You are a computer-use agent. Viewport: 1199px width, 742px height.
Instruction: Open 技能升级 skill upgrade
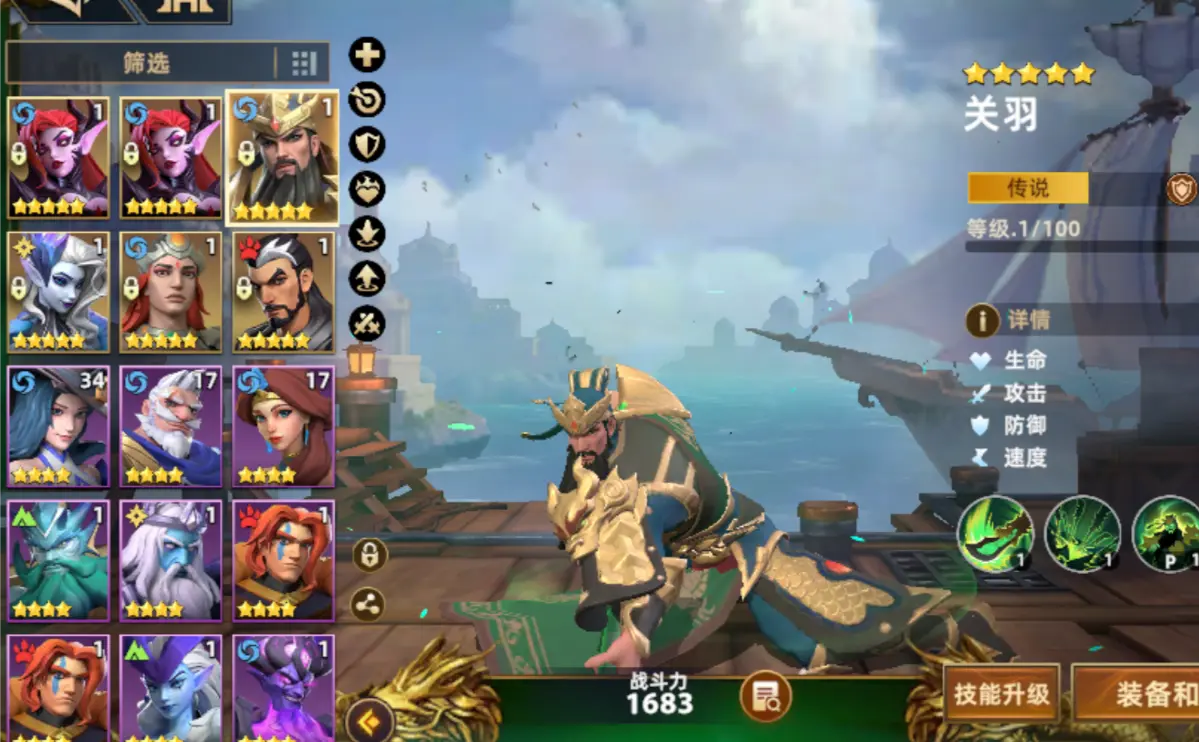(x=1001, y=695)
